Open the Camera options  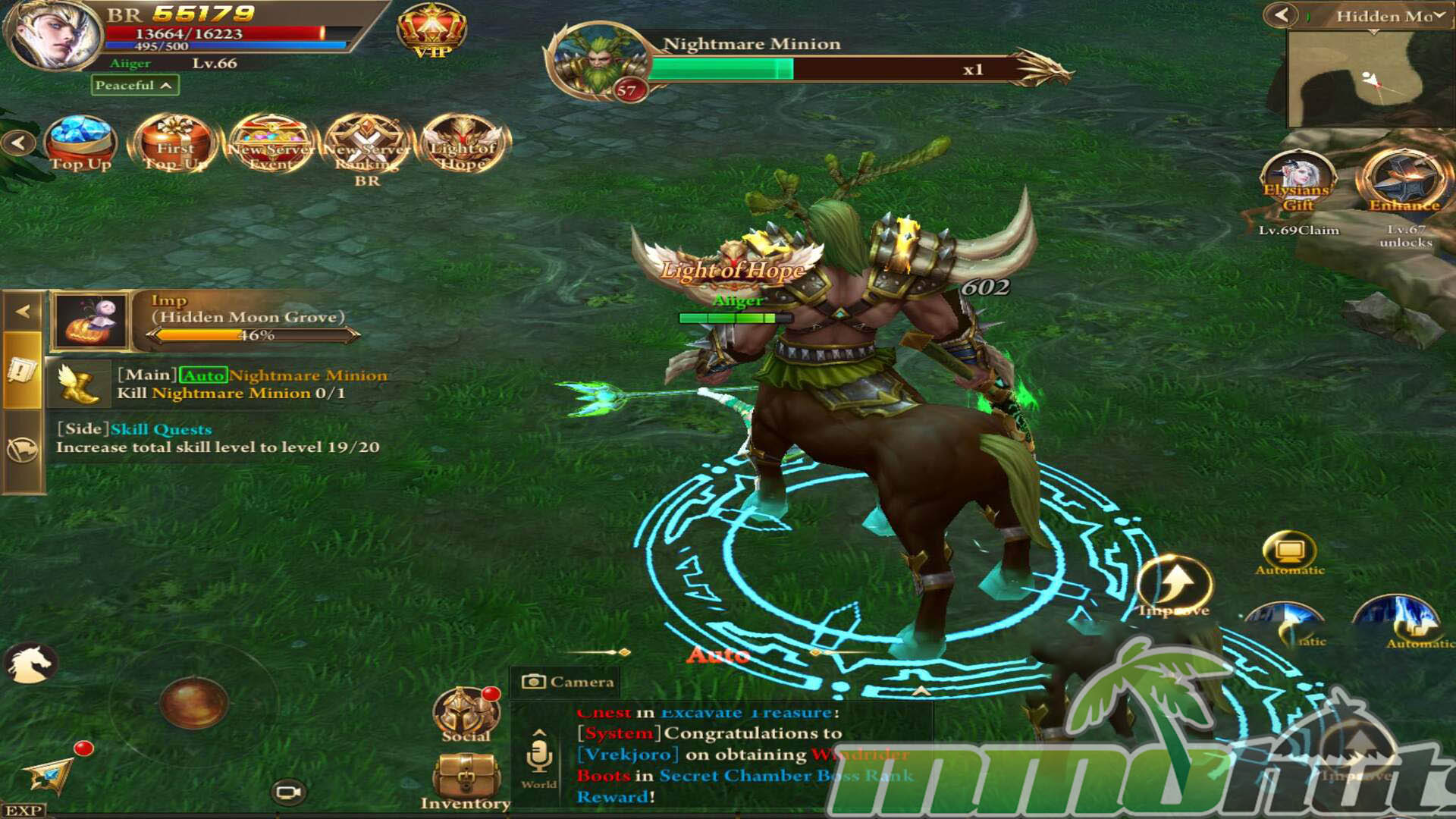(x=567, y=682)
